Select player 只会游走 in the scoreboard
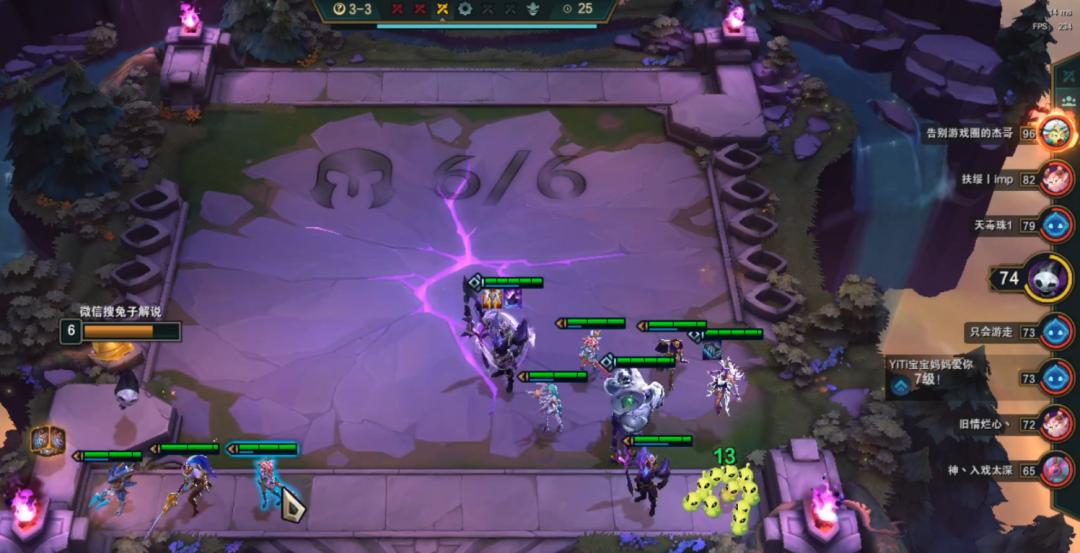 point(1055,331)
